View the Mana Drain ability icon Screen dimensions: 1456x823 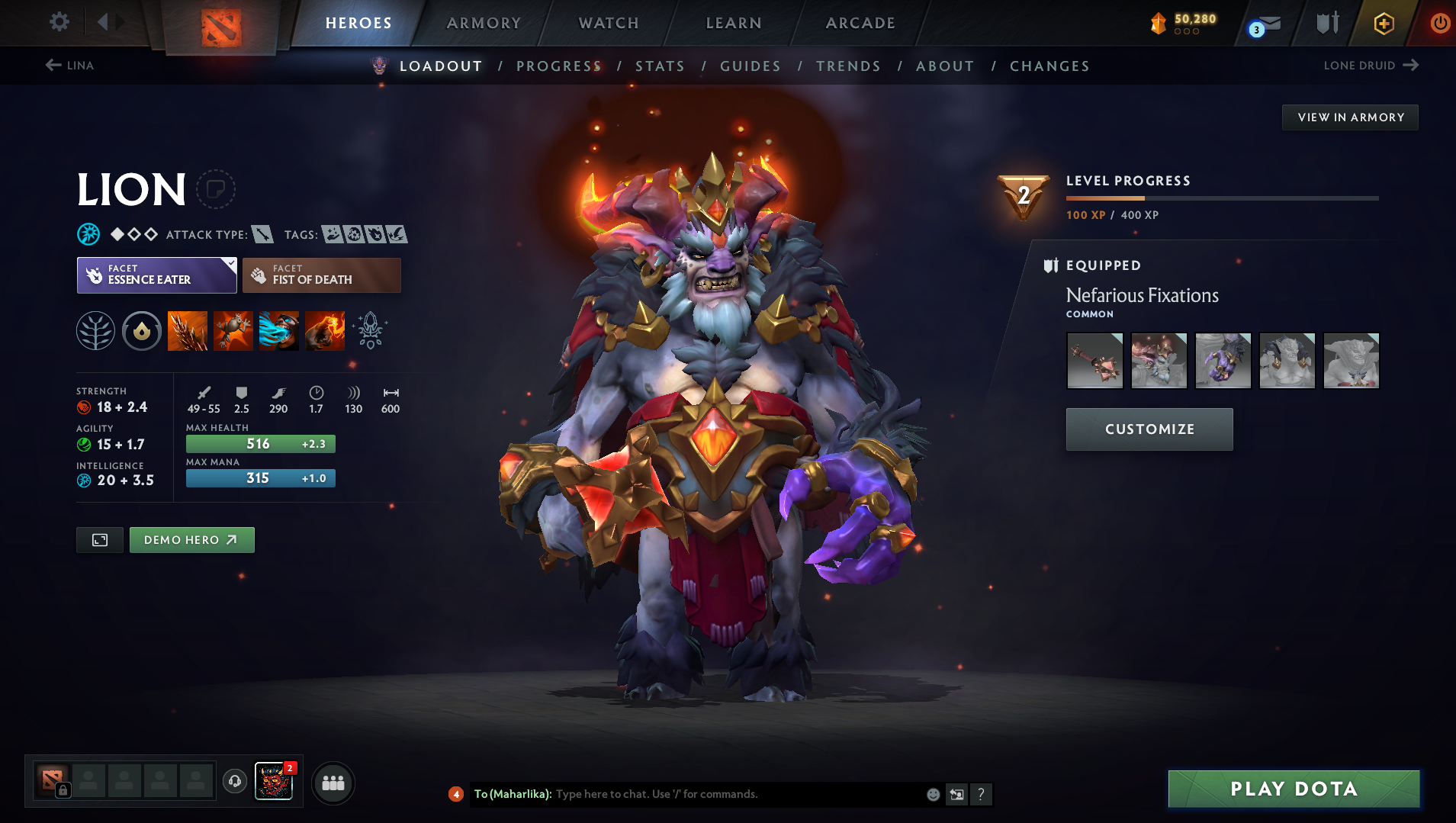tap(278, 330)
